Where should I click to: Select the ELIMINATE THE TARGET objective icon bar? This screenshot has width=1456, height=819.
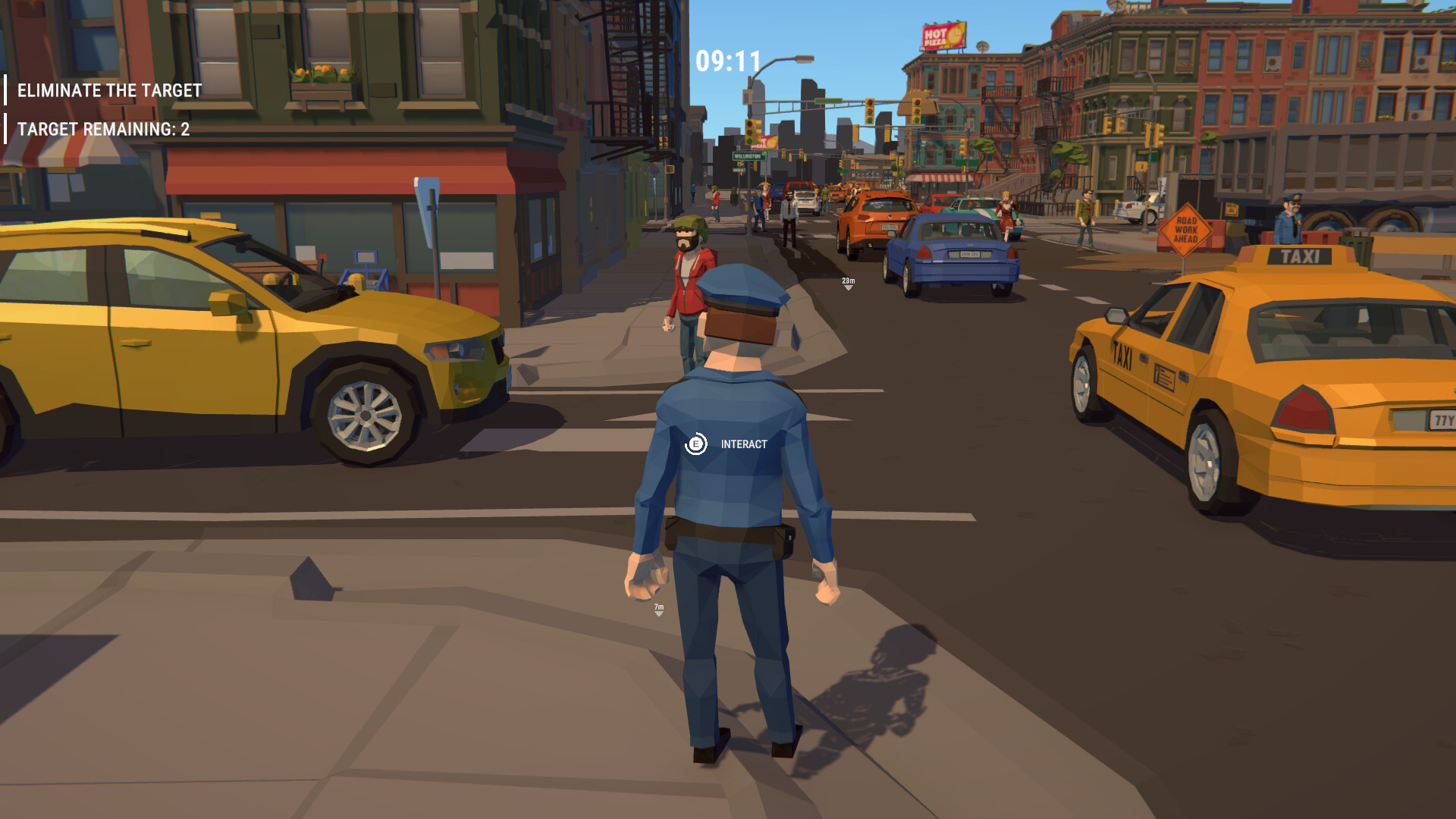pyautogui.click(x=7, y=89)
